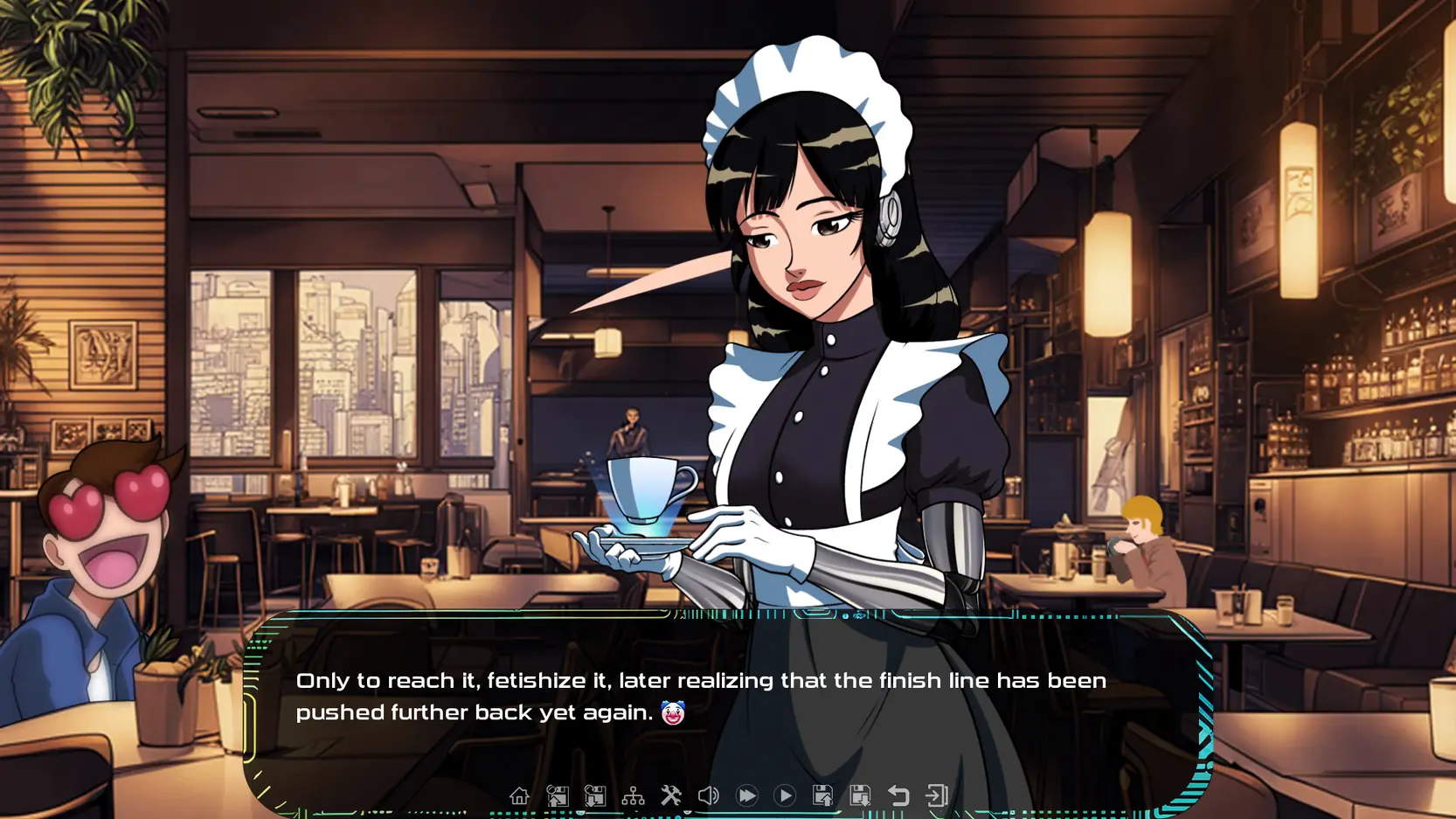Click the exit arrow-into-door icon

(x=936, y=795)
